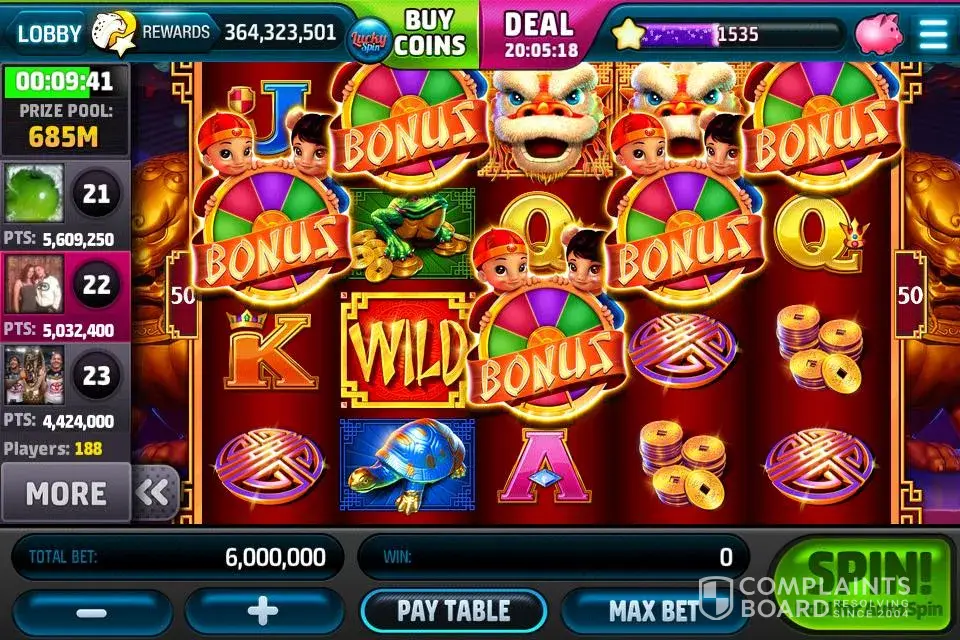This screenshot has width=960, height=640.
Task: Open the pink piggy bank
Action: pyautogui.click(x=877, y=34)
